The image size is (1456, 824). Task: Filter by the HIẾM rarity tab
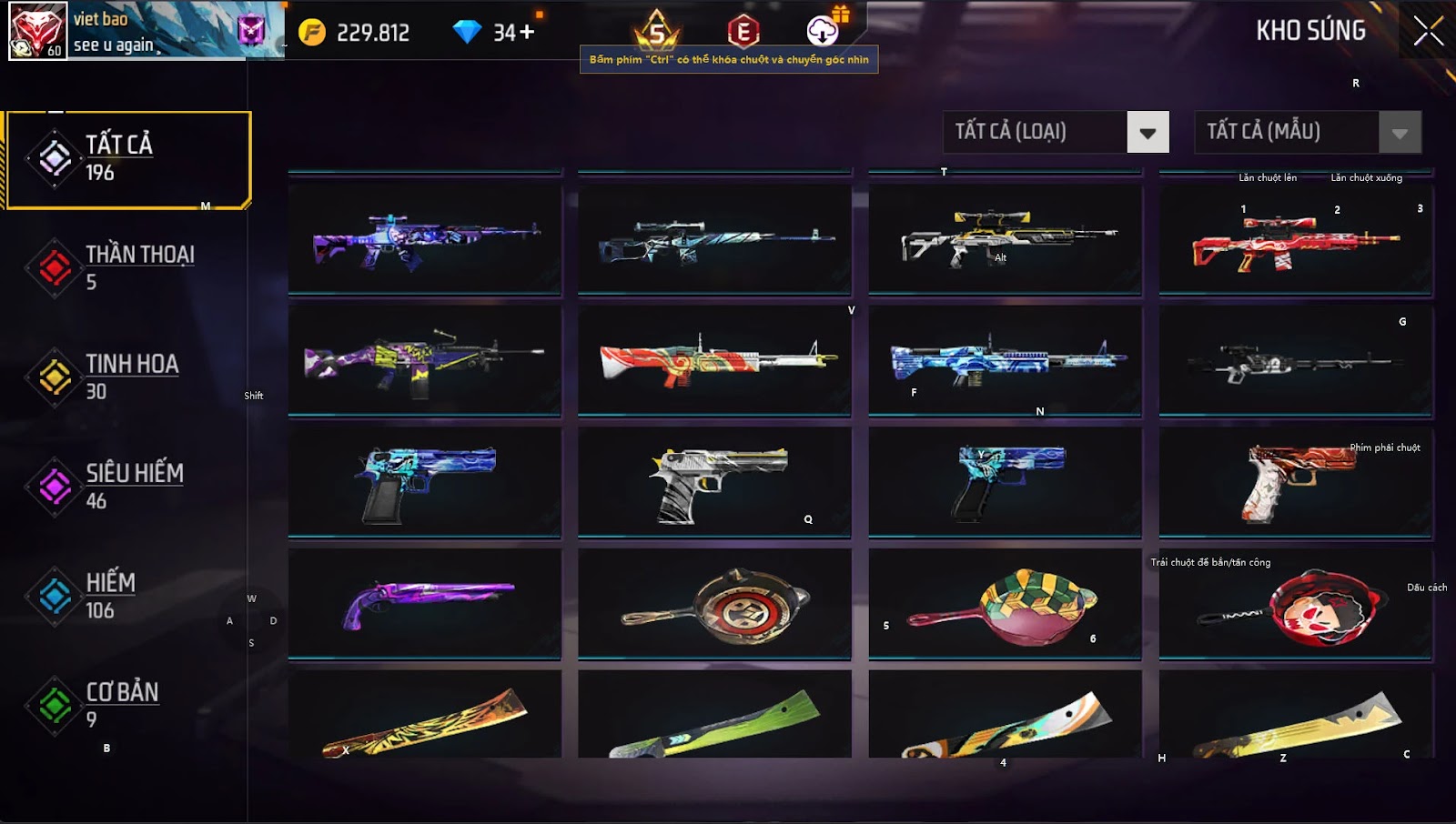(127, 596)
